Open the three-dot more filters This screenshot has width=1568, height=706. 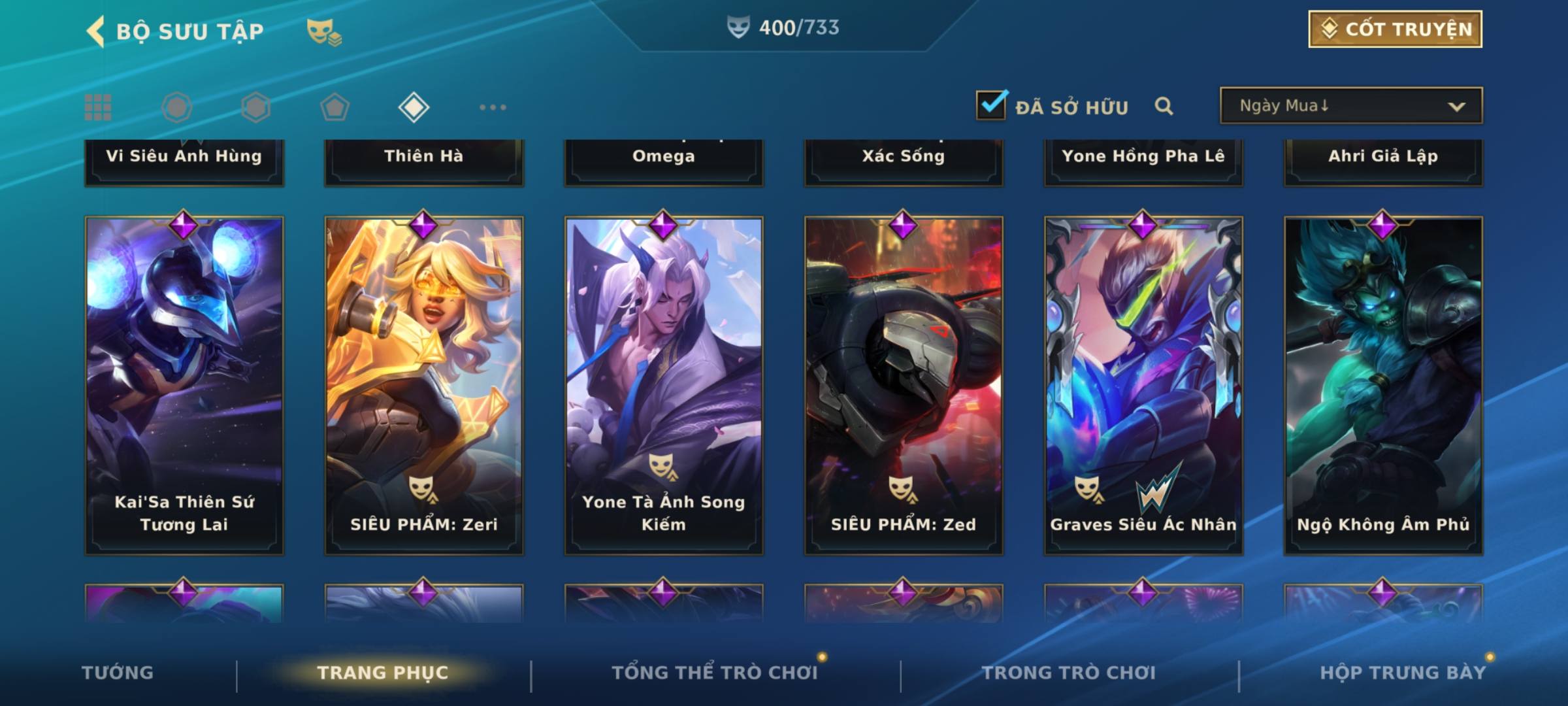[493, 107]
